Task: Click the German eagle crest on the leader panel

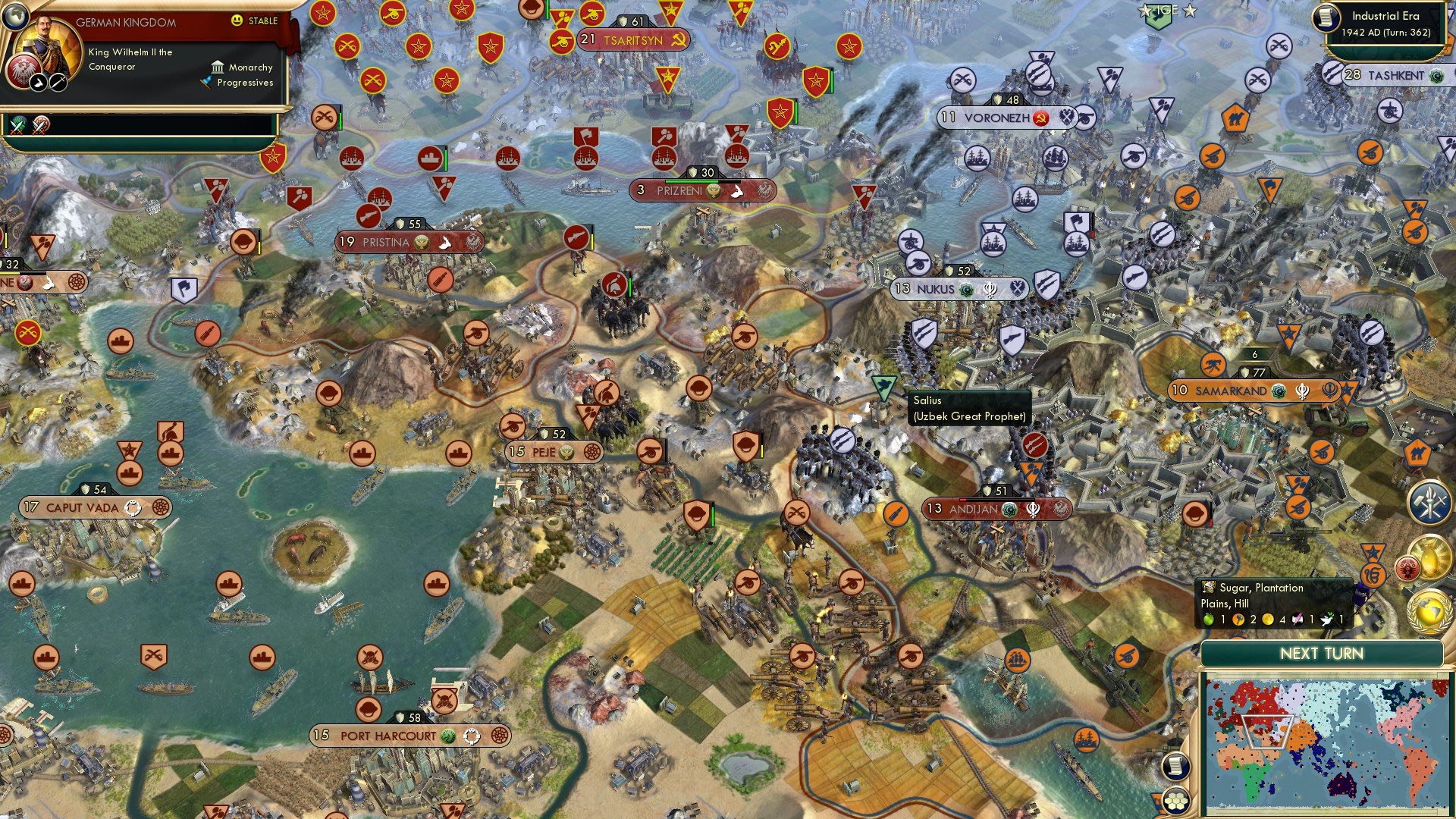Action: [x=22, y=74]
